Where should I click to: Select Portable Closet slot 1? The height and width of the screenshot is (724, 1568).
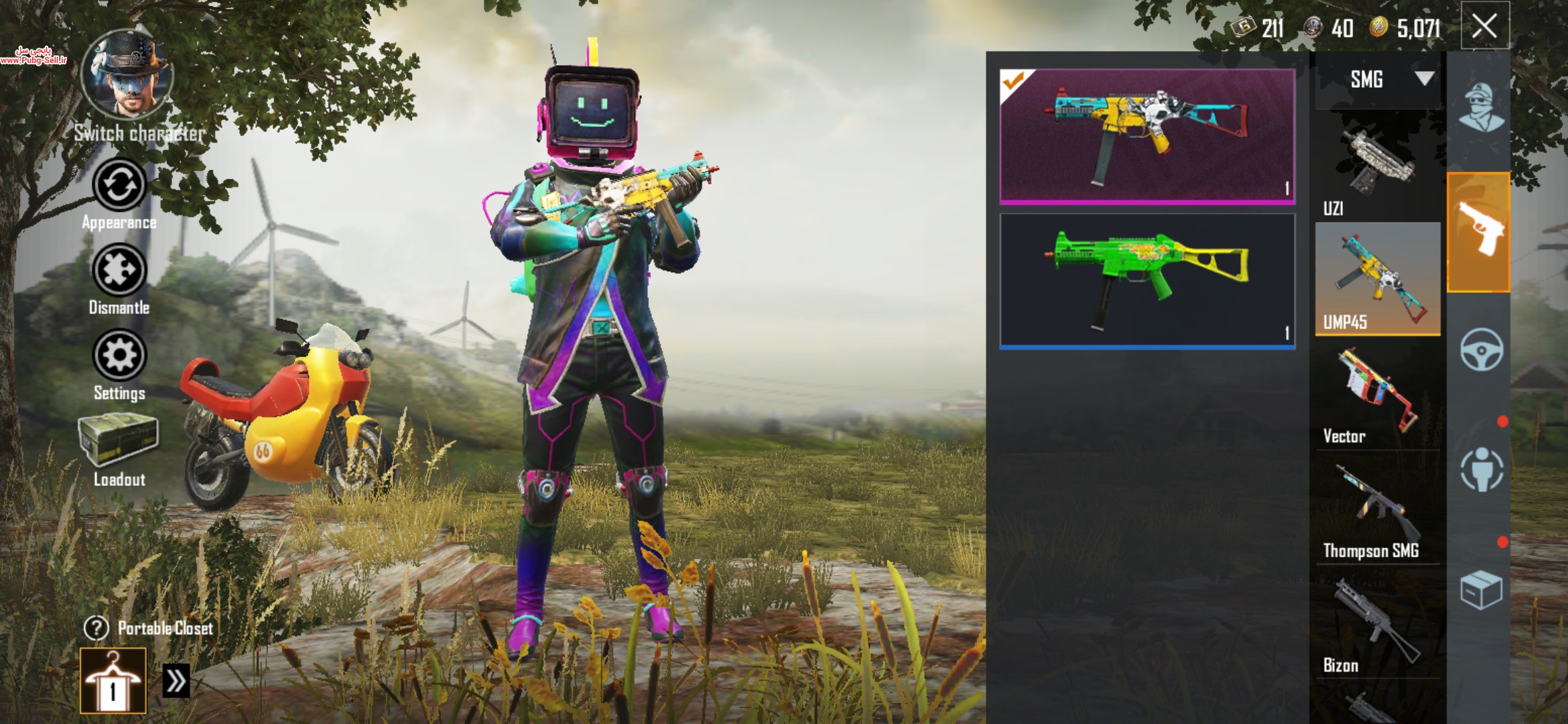pyautogui.click(x=113, y=680)
